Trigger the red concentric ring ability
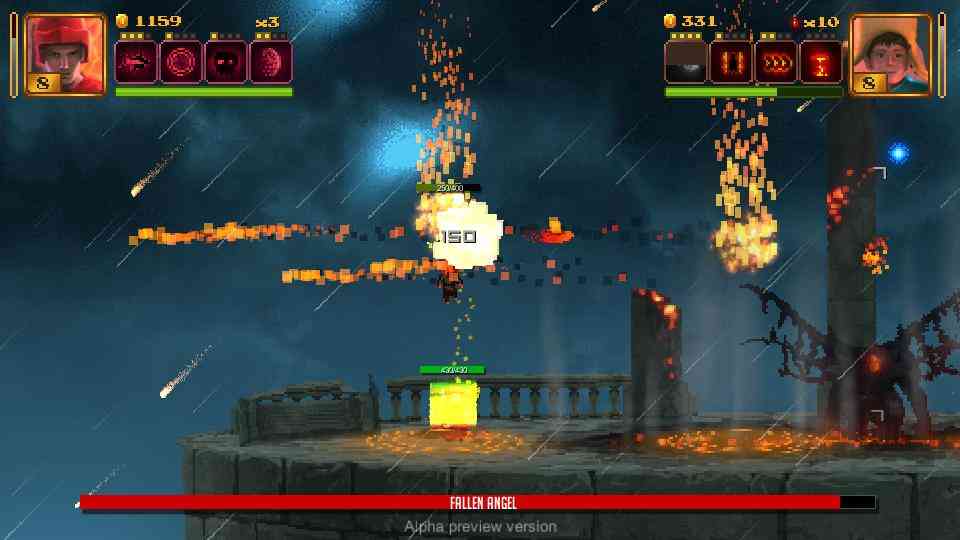This screenshot has width=960, height=540. tap(181, 62)
